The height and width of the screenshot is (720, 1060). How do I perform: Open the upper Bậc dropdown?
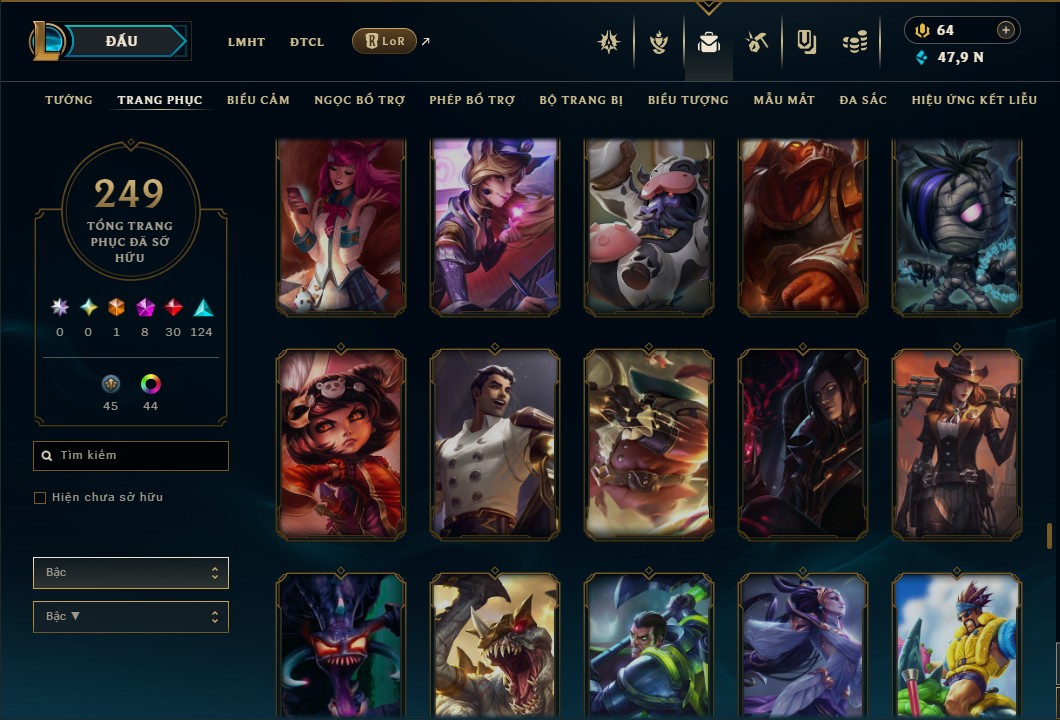(x=131, y=573)
